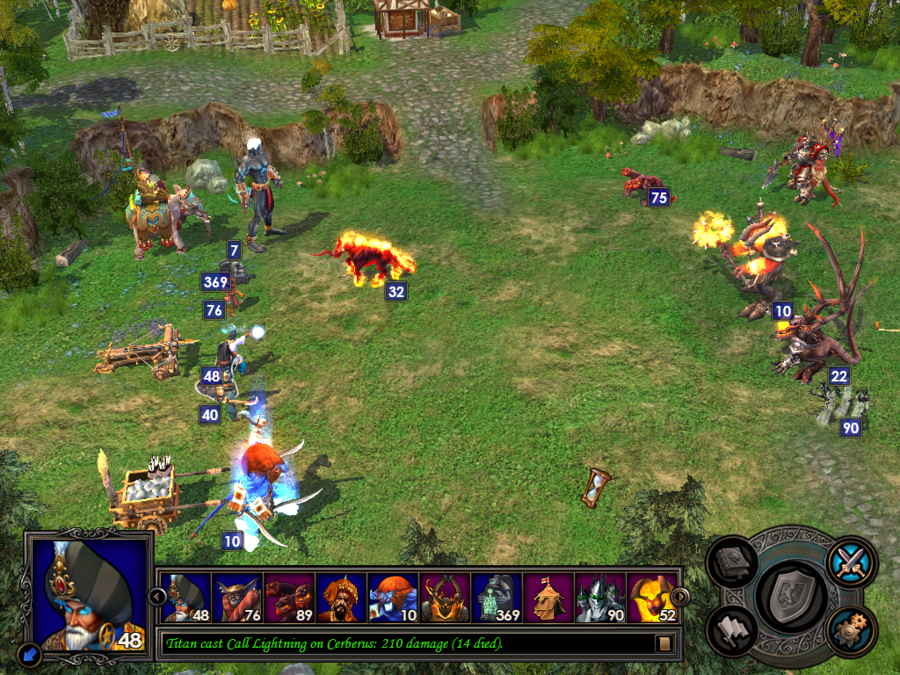Viewport: 900px width, 675px height.
Task: Open the combat log using the book icon
Action: pos(664,643)
